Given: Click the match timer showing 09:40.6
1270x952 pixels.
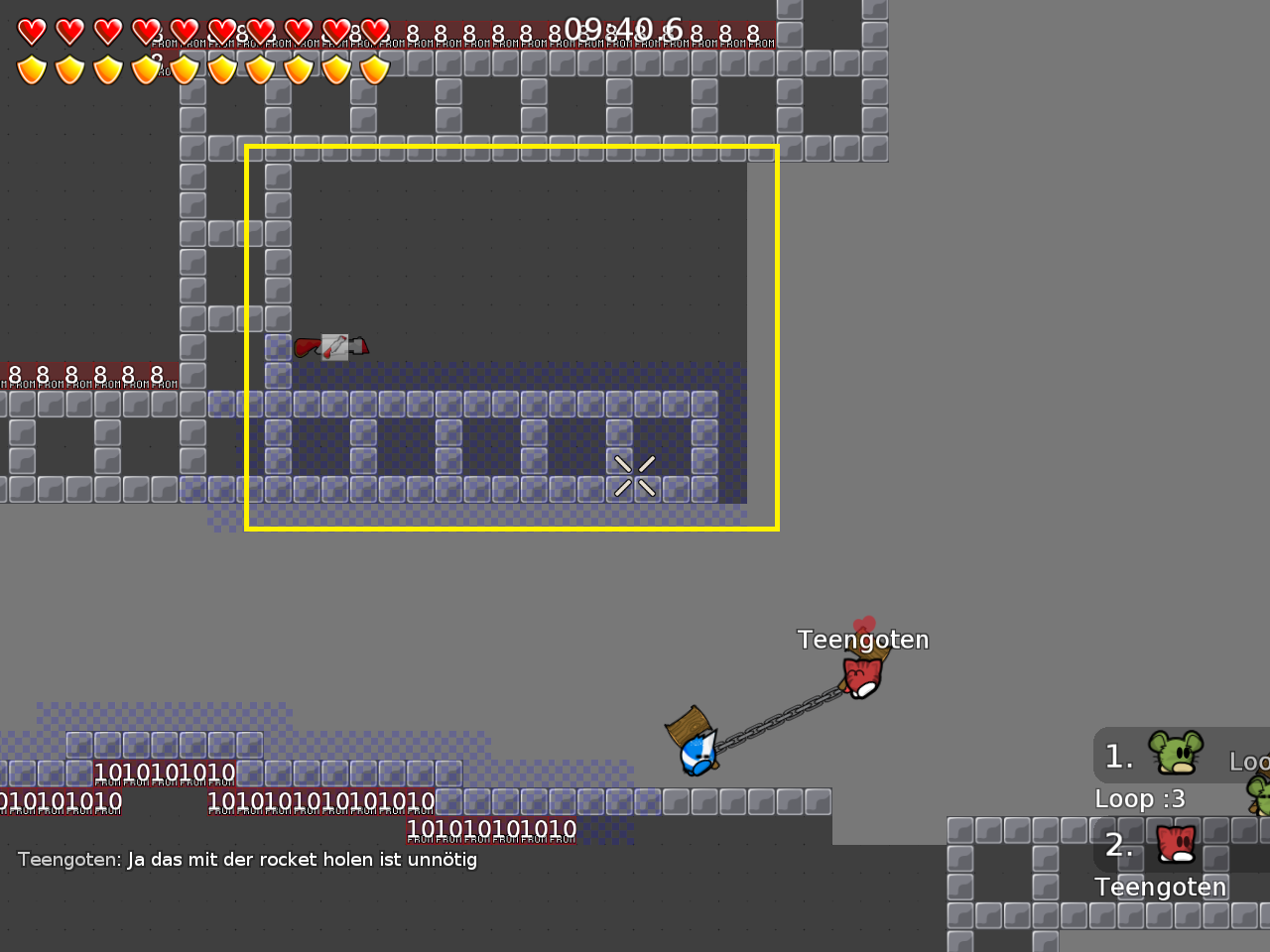Looking at the screenshot, I should tap(625, 30).
